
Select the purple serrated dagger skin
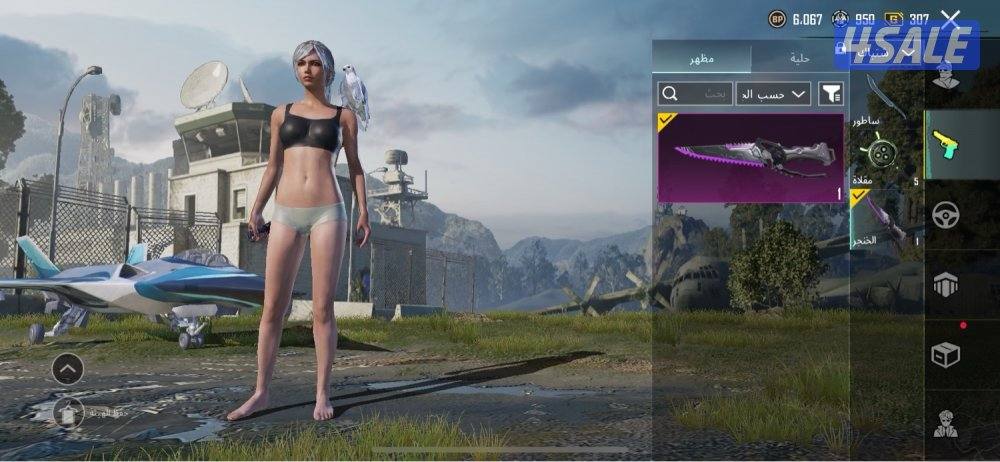click(x=750, y=157)
